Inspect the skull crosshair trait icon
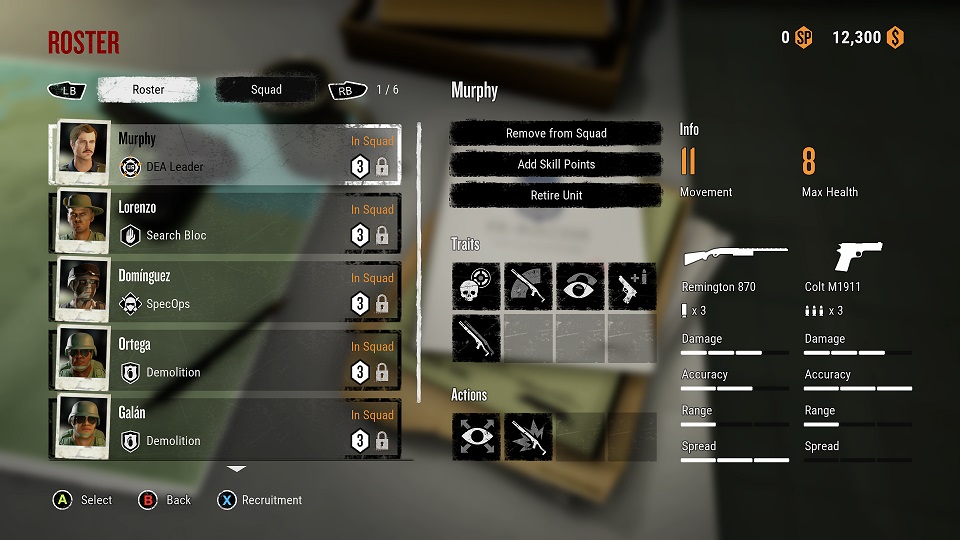Viewport: 960px width, 540px height. (x=476, y=286)
